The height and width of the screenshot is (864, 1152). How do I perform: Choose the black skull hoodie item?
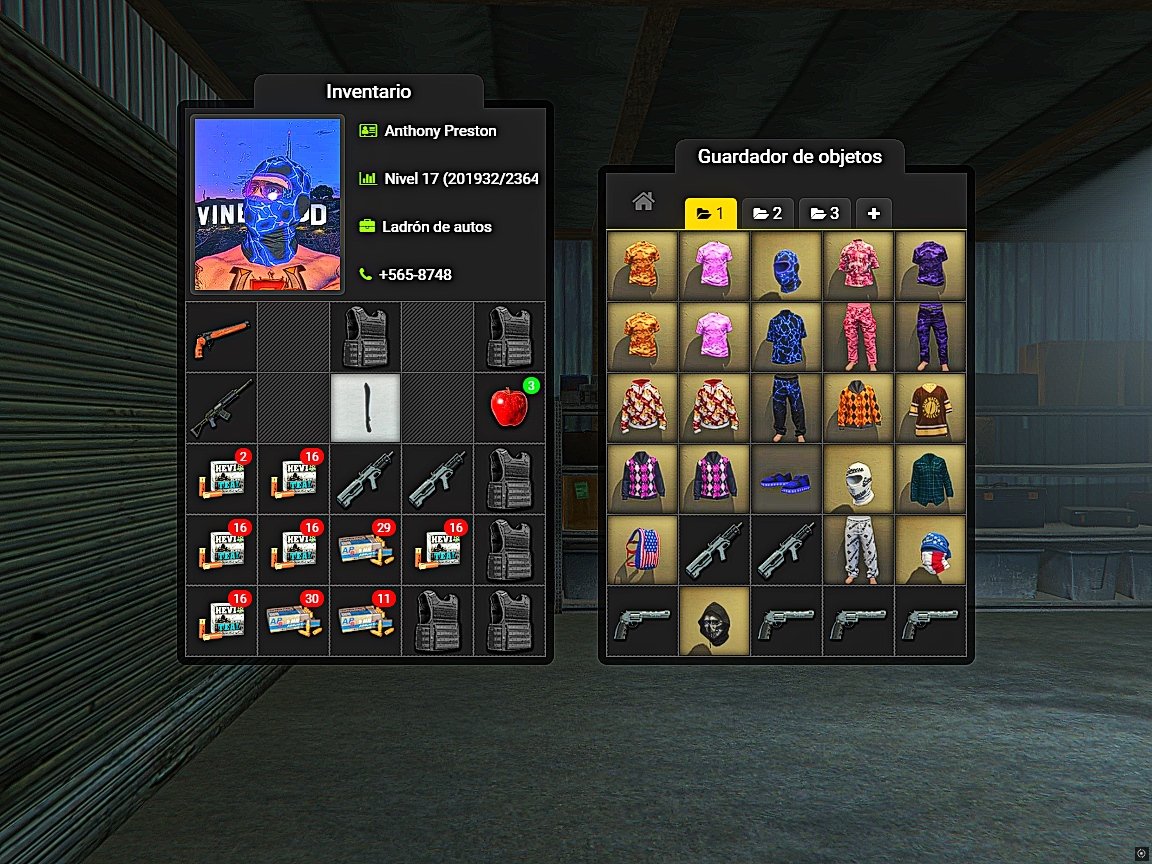click(x=714, y=621)
